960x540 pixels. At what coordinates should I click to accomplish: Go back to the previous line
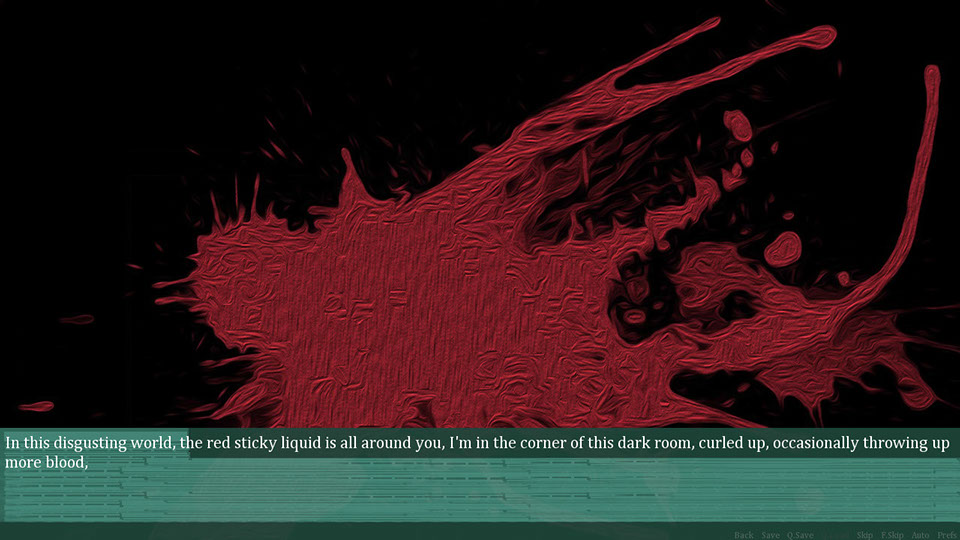[744, 535]
